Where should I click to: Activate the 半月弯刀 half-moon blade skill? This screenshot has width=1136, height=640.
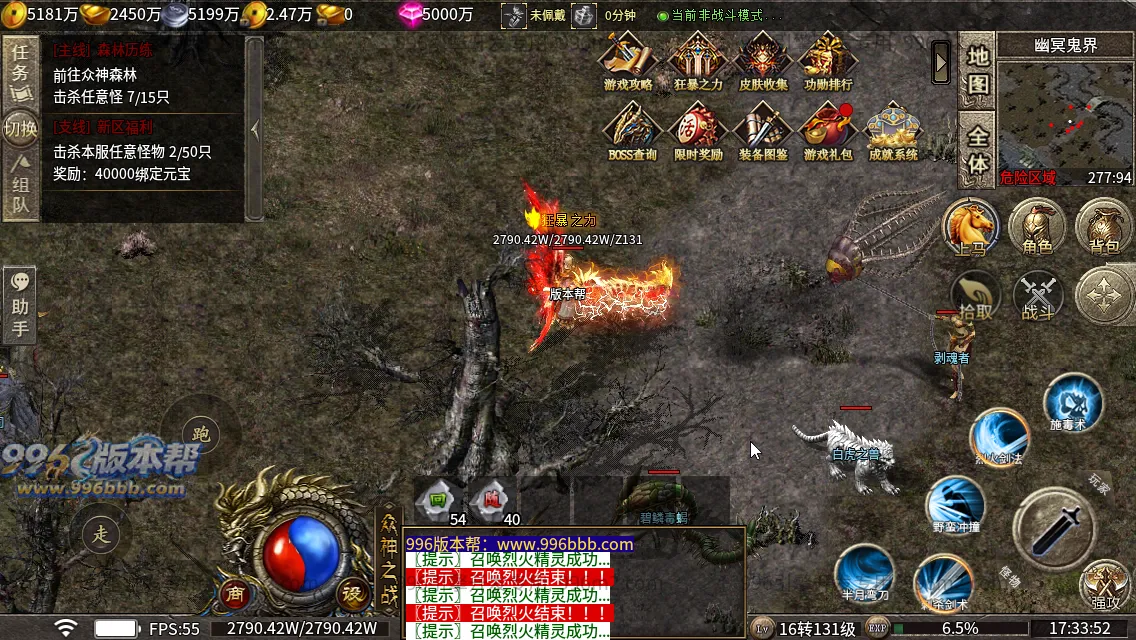862,573
